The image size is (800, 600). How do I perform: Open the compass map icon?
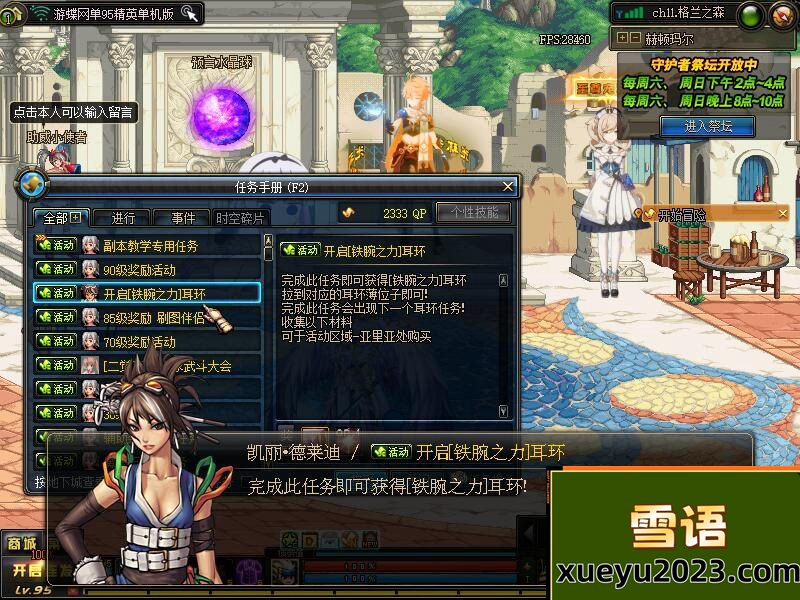tap(780, 14)
